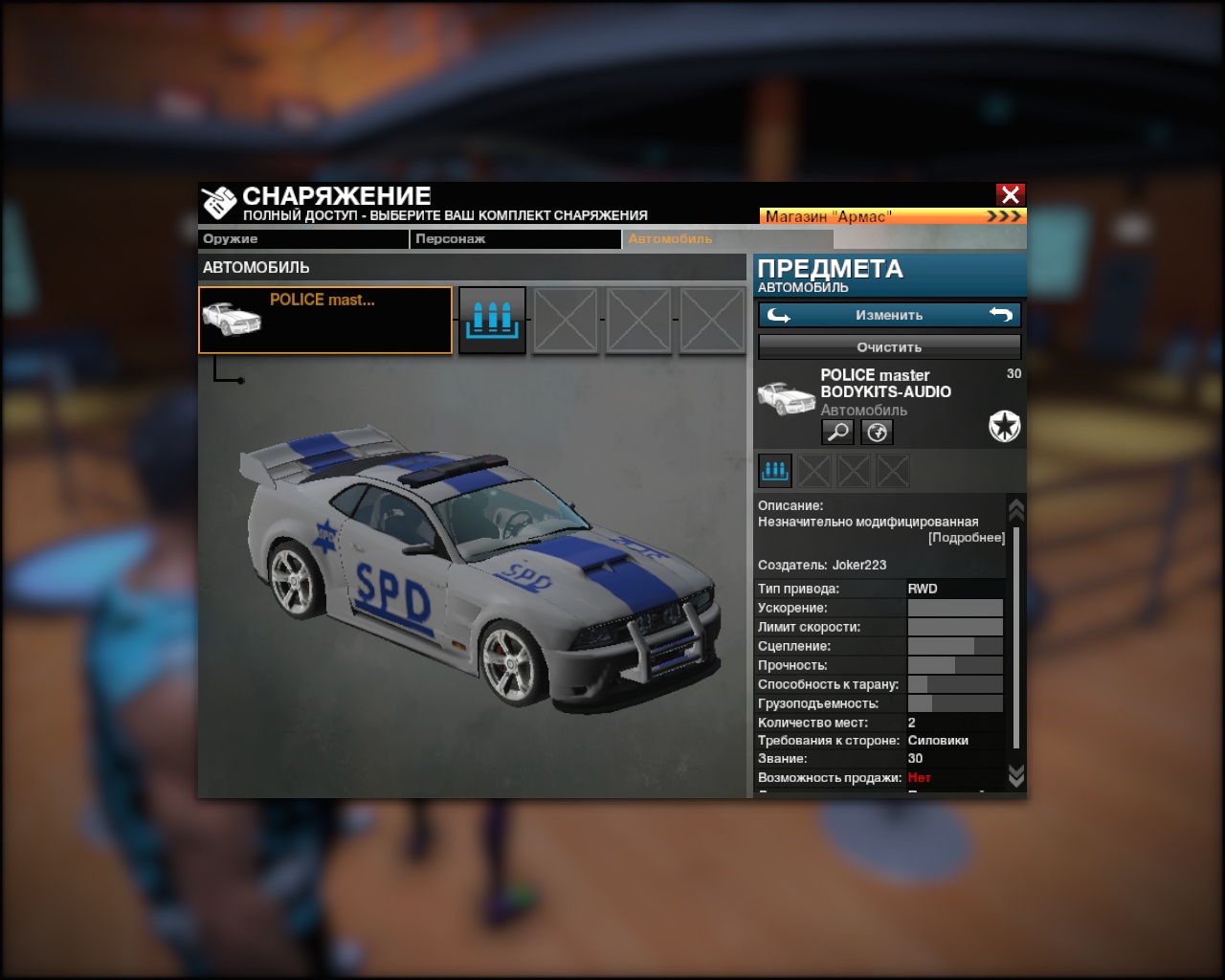Click the star badge icon
Screen dimensions: 1225x980
point(1004,426)
